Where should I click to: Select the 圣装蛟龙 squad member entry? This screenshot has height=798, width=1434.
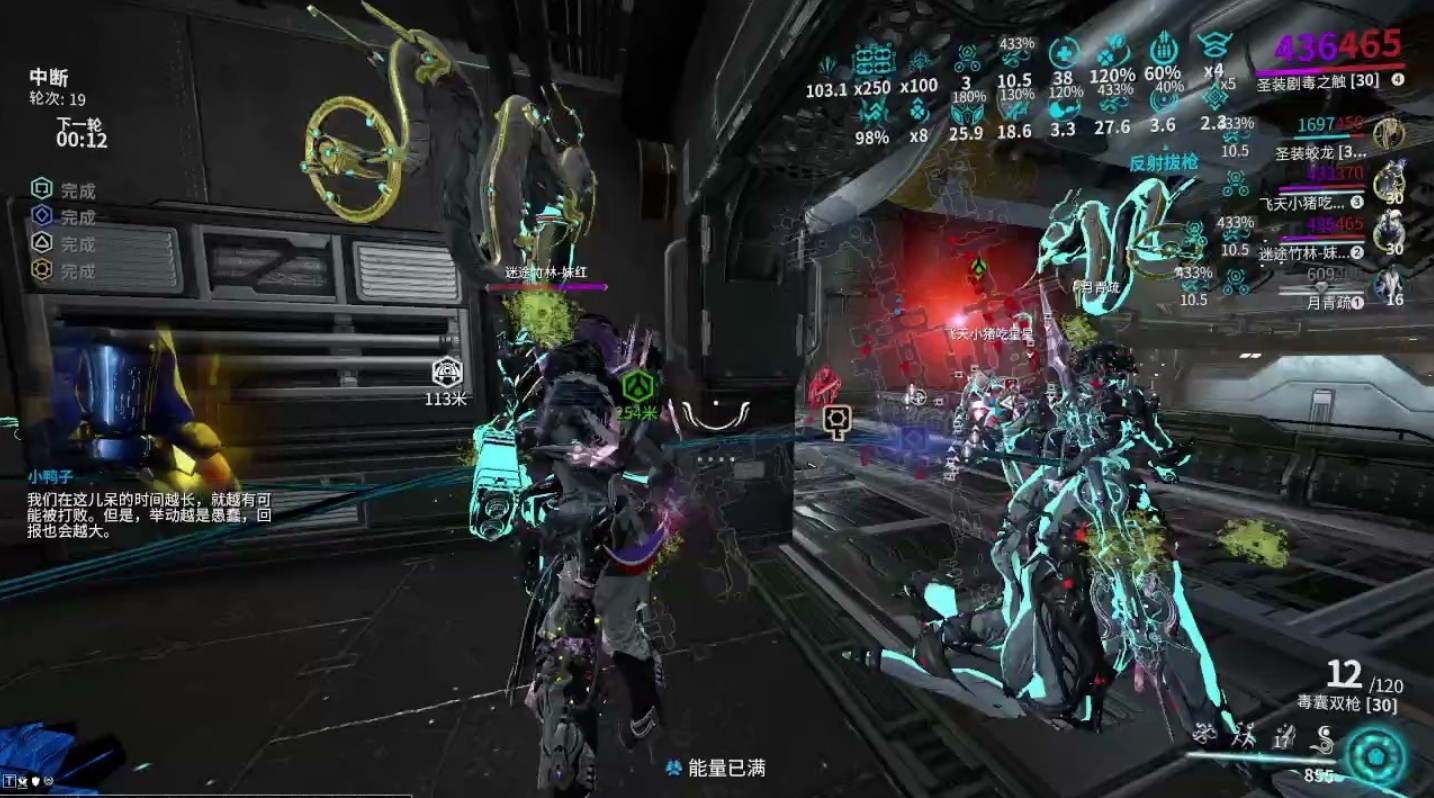pos(1320,152)
